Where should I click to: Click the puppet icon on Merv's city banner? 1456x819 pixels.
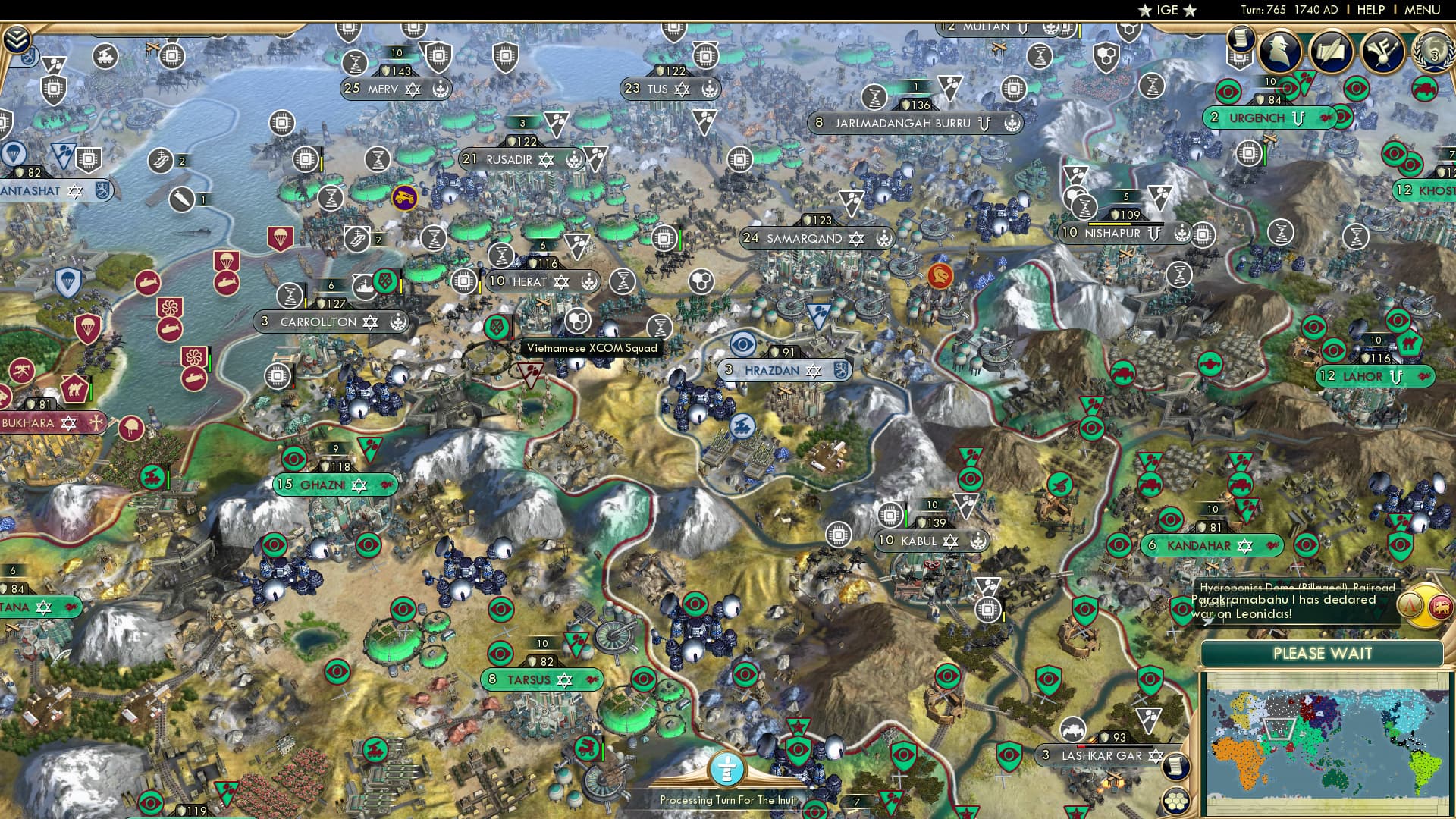click(x=440, y=89)
